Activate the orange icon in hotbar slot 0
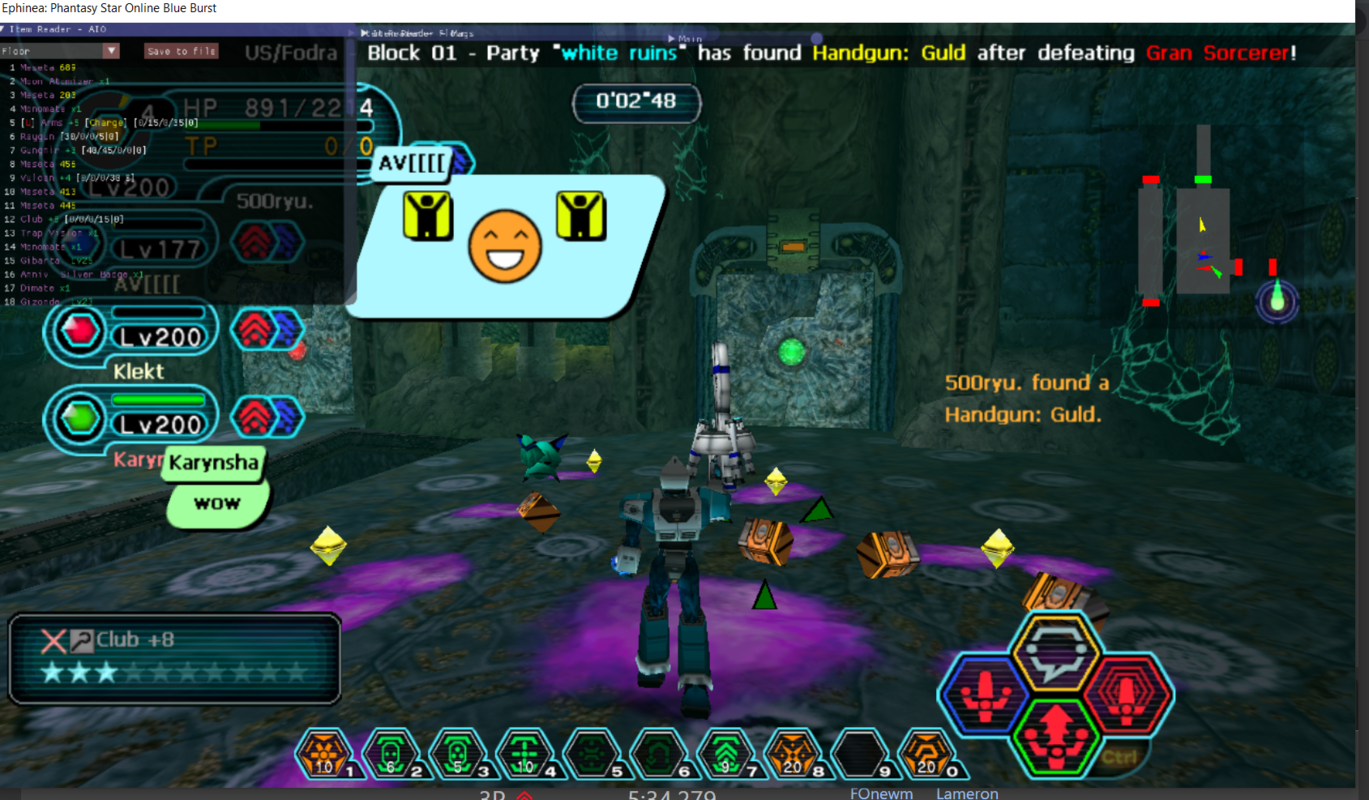Screen dimensions: 1369x800 (x=927, y=755)
